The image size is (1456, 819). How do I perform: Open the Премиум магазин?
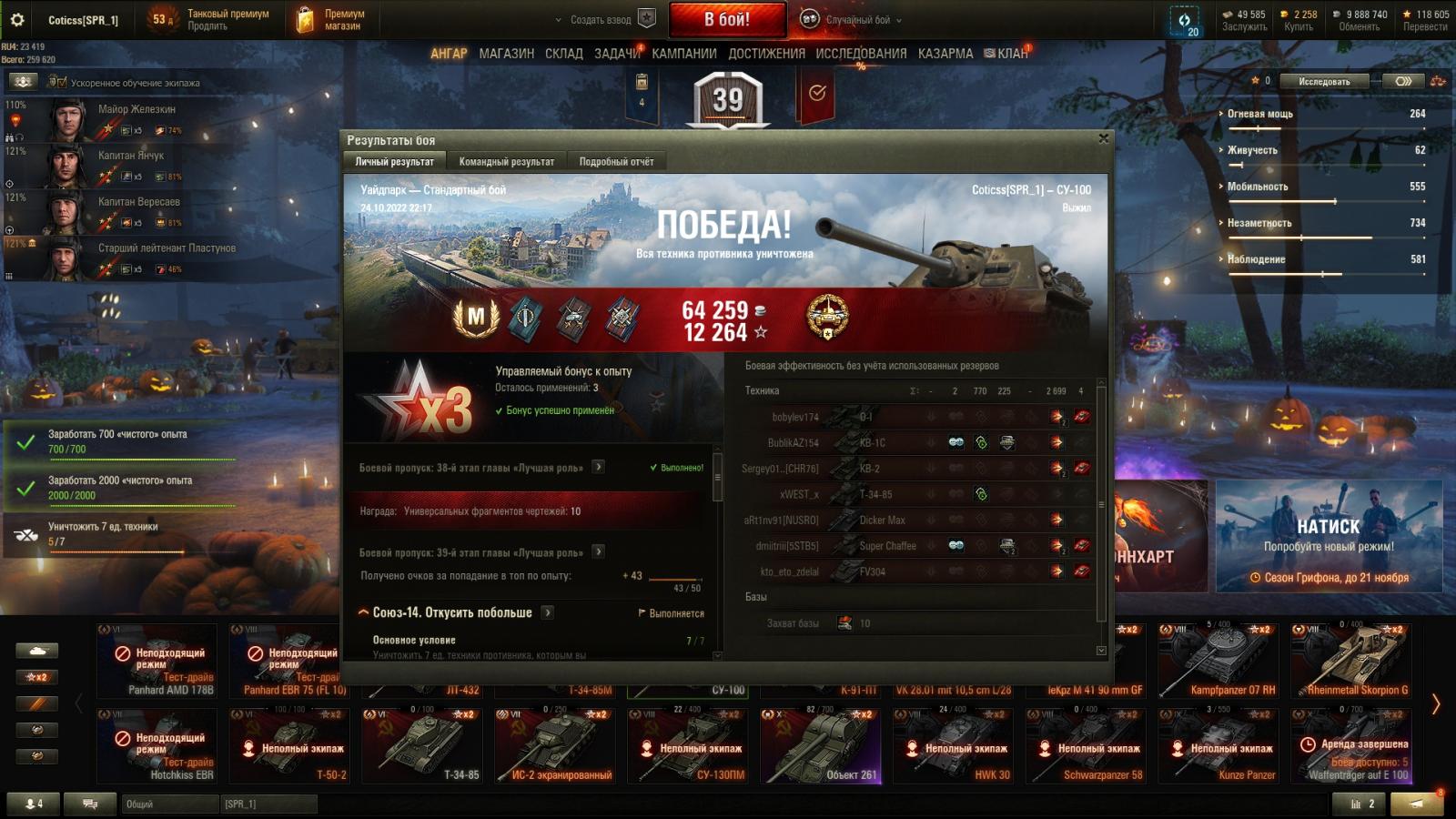(x=329, y=19)
